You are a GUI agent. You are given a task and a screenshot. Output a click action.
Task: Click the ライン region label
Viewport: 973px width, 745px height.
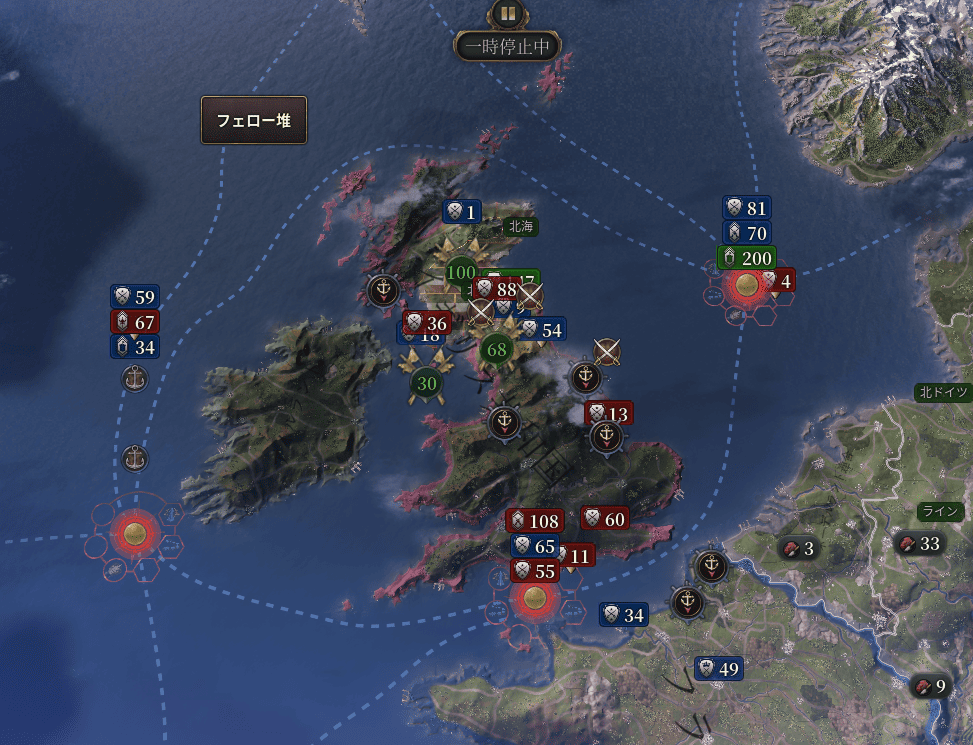[x=940, y=511]
